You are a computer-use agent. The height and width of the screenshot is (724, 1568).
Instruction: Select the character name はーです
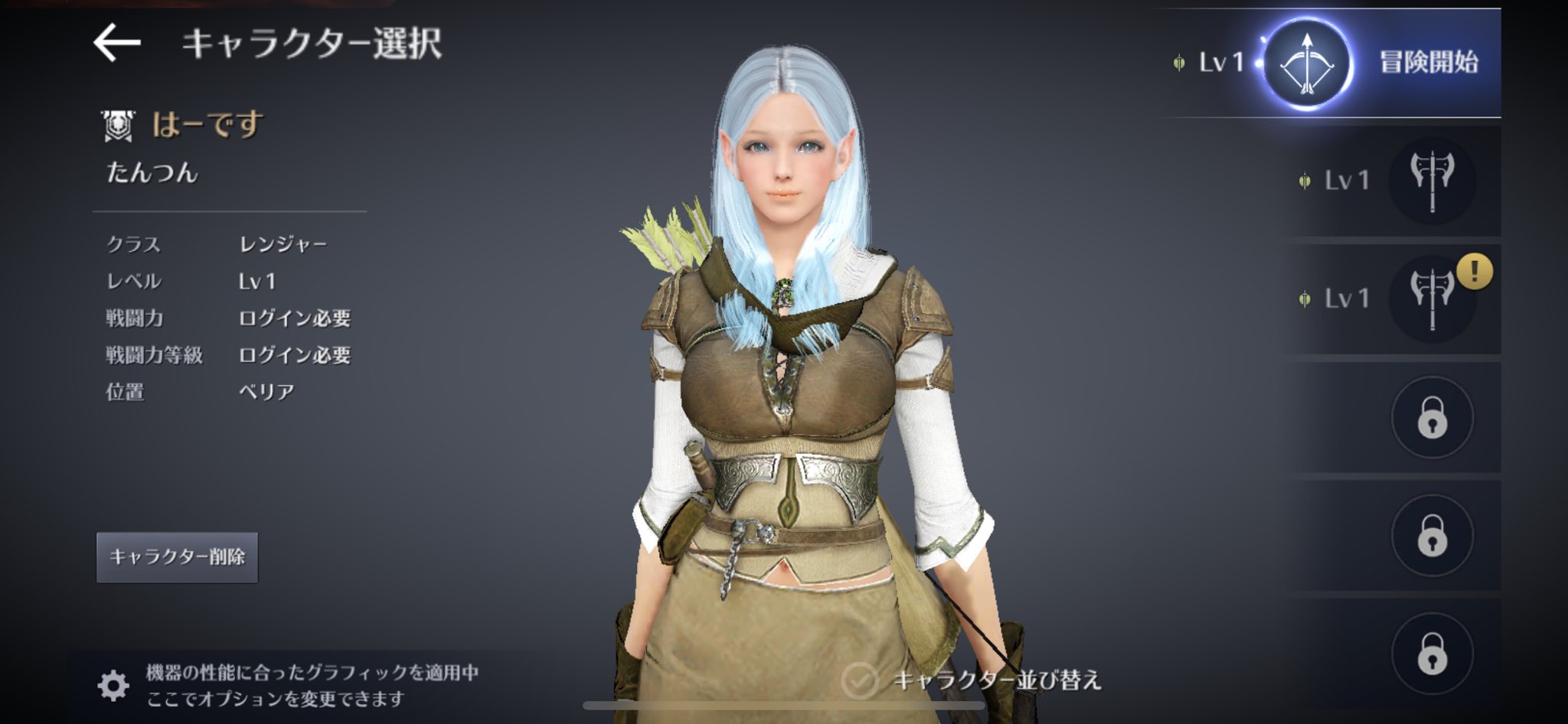coord(206,125)
